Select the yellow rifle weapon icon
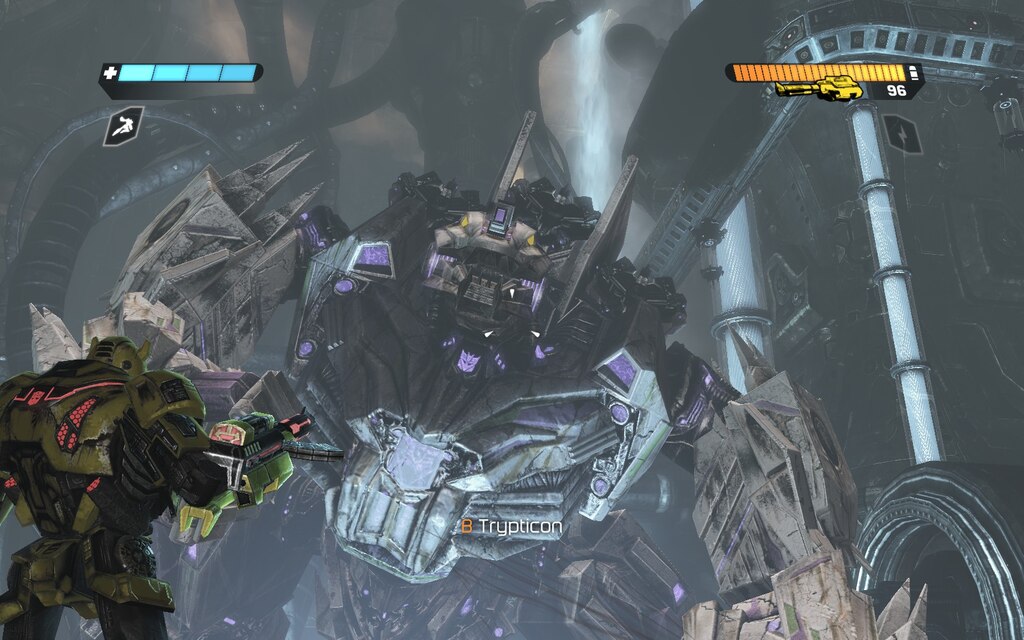The image size is (1024, 640). pyautogui.click(x=819, y=89)
